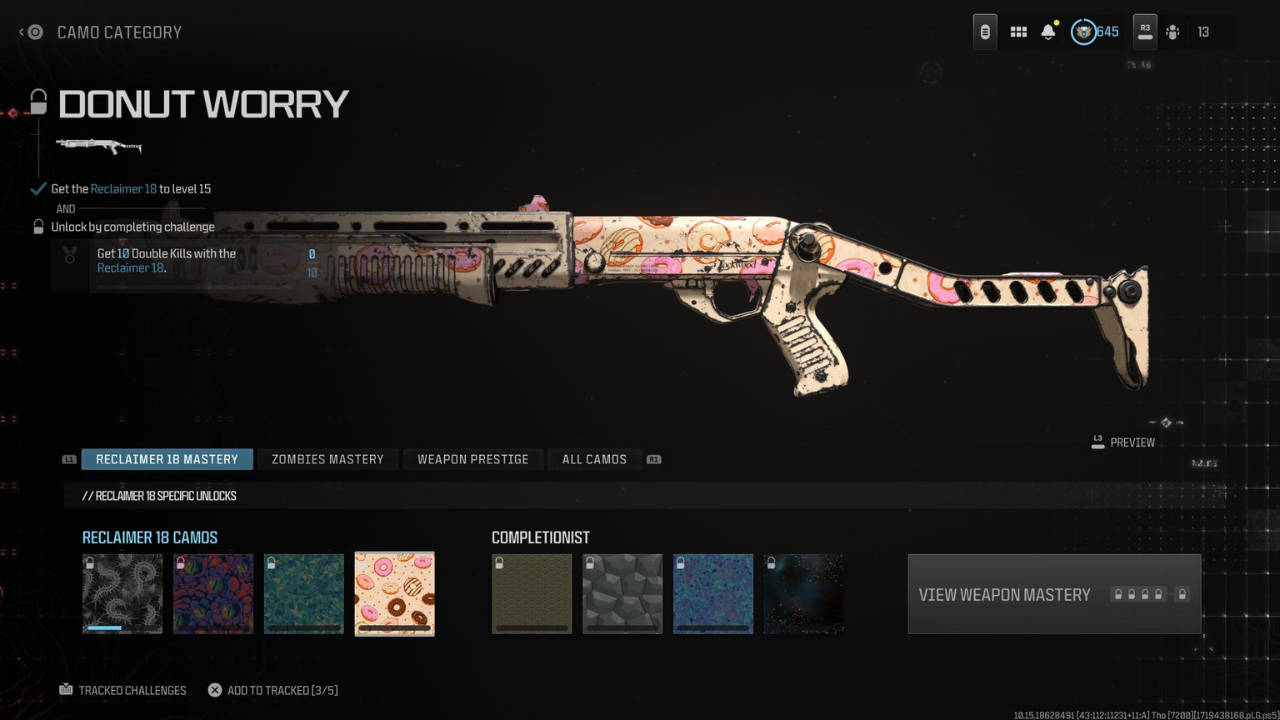Click the grid menu icon in top bar

(x=1018, y=31)
